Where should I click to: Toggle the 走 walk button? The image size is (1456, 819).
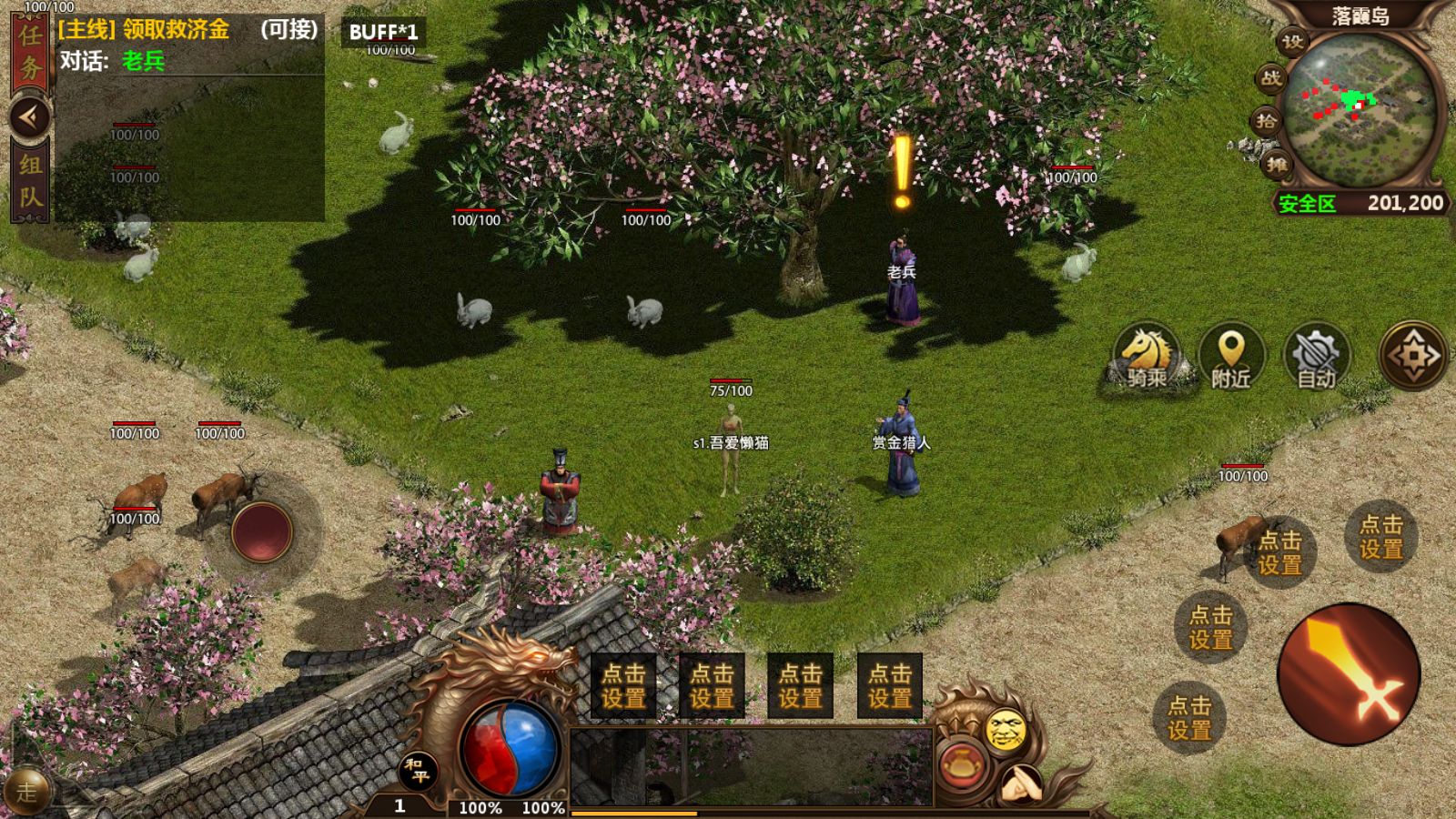25,792
